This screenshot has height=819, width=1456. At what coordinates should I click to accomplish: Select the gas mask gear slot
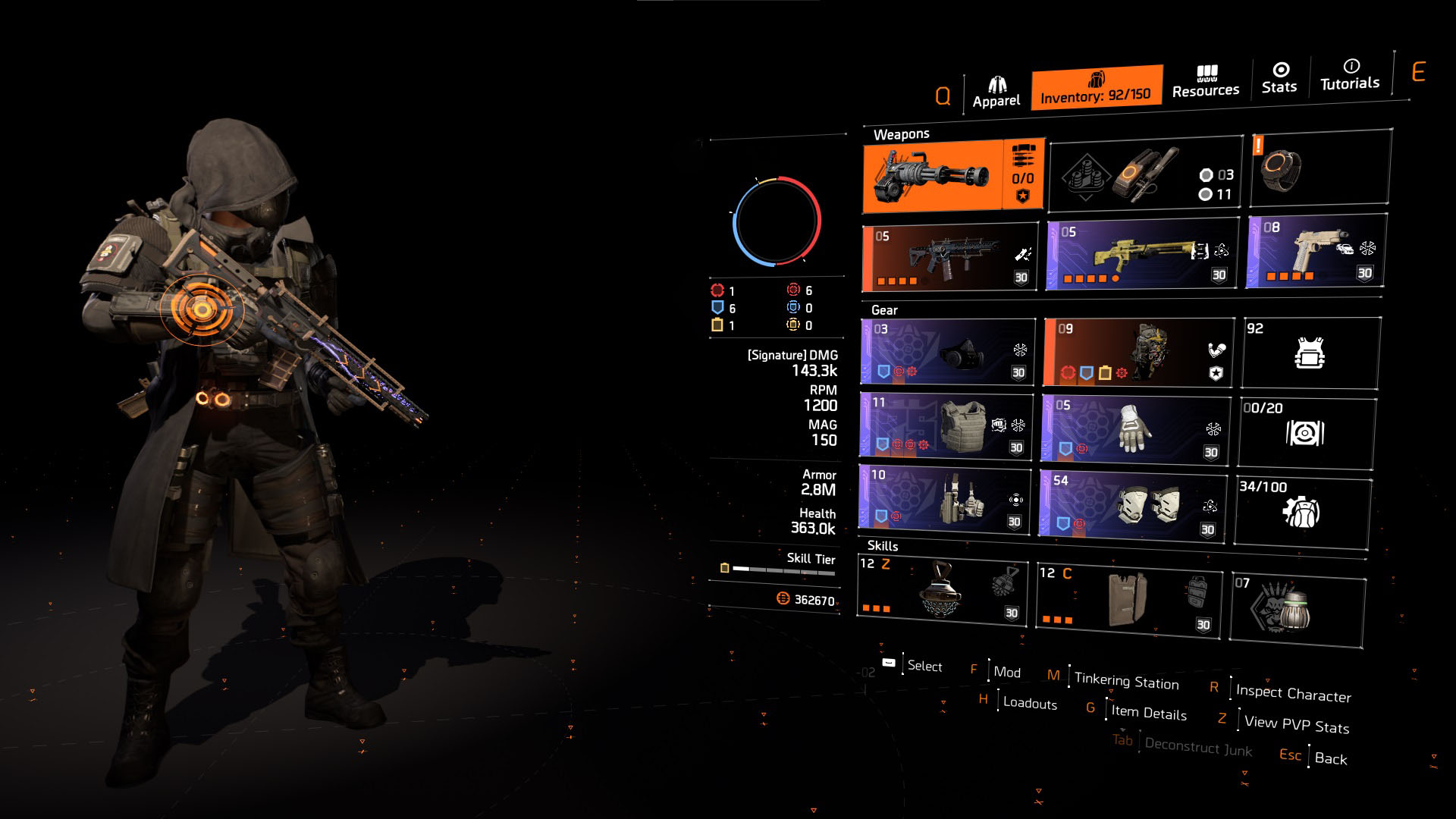click(x=946, y=352)
